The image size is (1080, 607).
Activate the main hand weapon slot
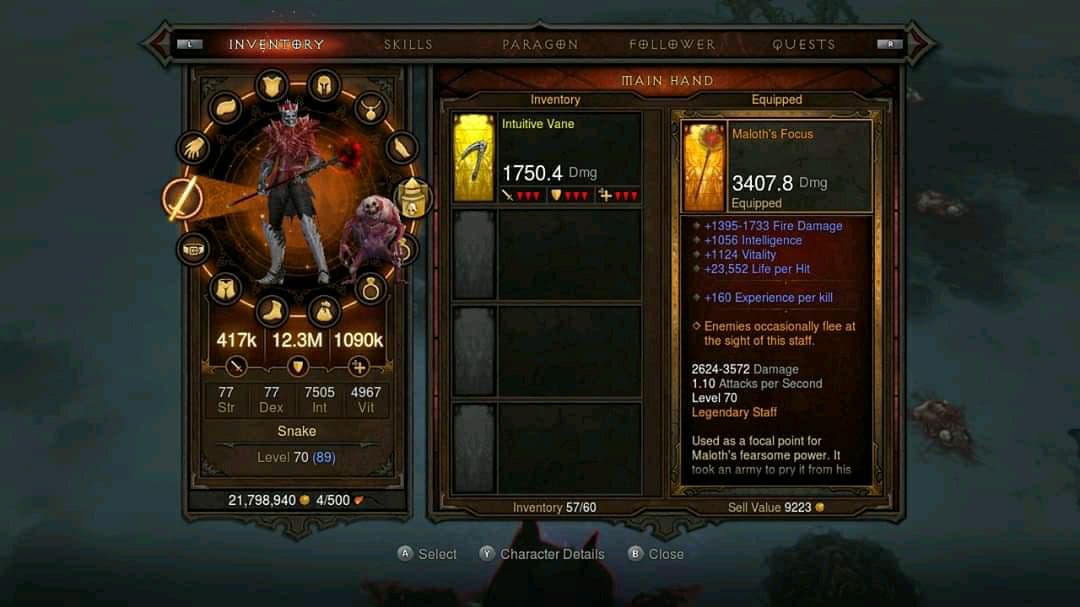point(183,199)
